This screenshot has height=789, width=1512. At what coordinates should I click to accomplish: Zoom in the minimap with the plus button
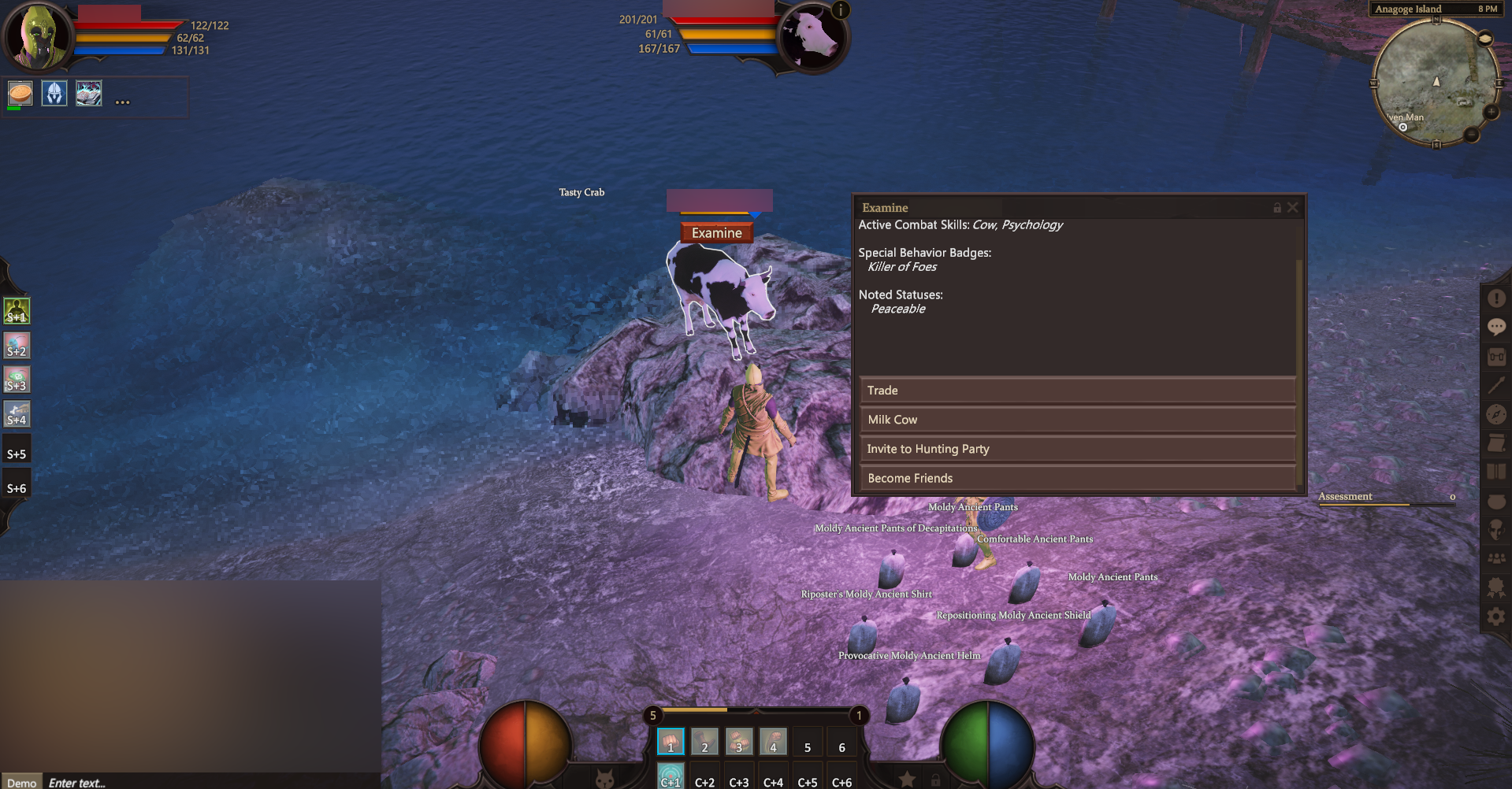[x=1491, y=113]
